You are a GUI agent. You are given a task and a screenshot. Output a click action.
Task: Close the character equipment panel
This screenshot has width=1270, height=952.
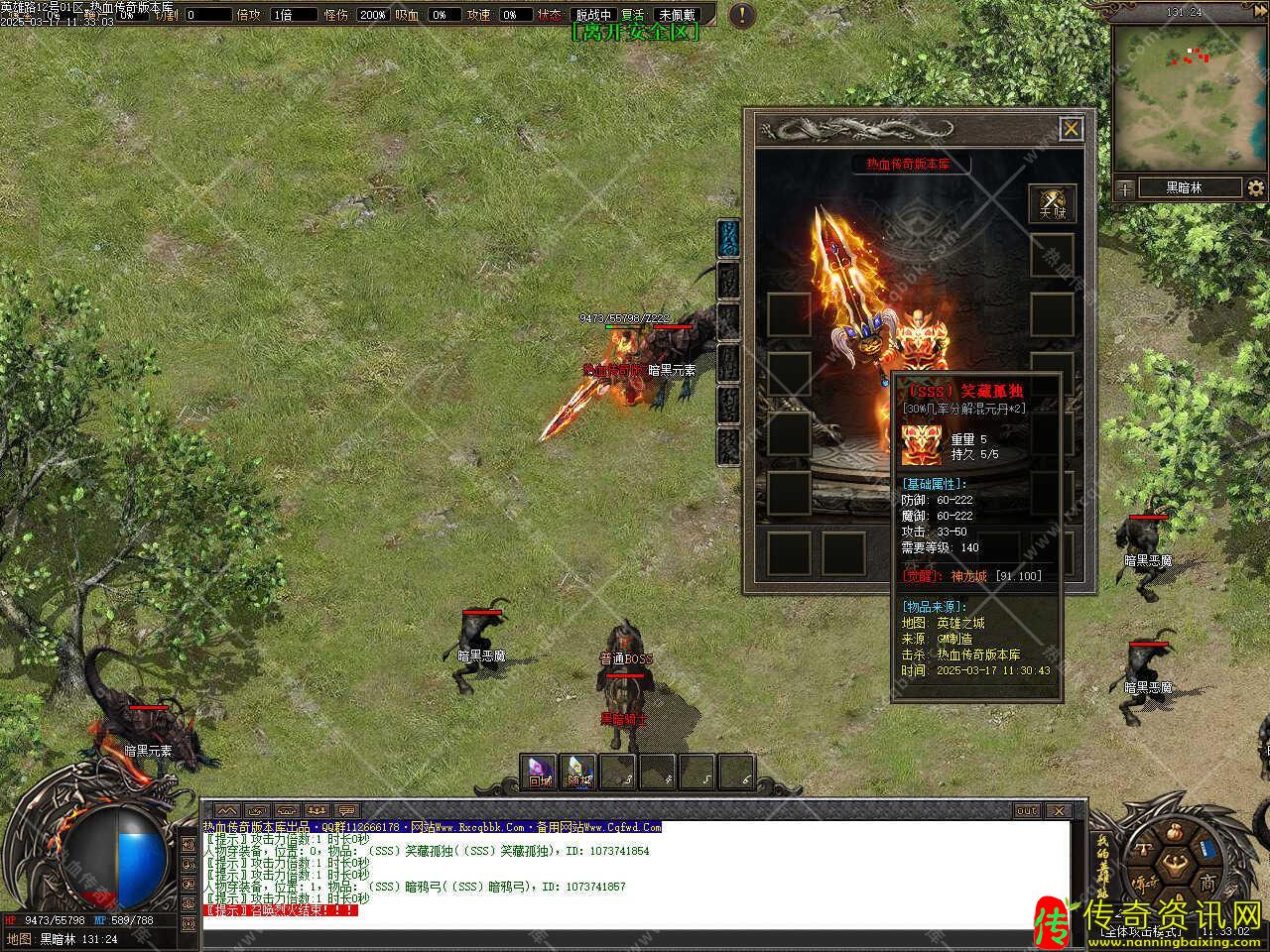[1071, 129]
